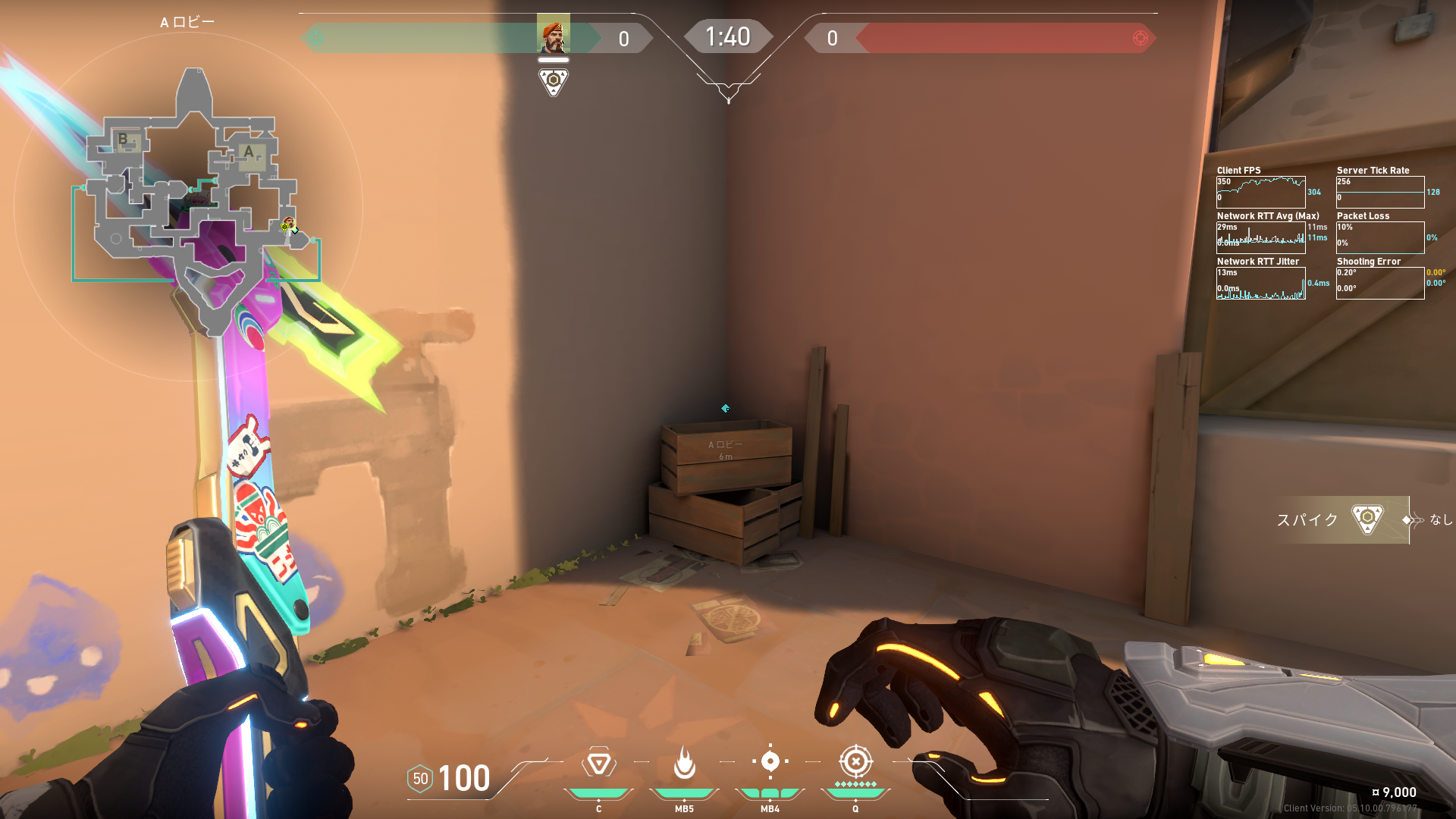This screenshot has width=1456, height=819.
Task: Choose the Sky Smoke ability icon
Action: click(770, 761)
